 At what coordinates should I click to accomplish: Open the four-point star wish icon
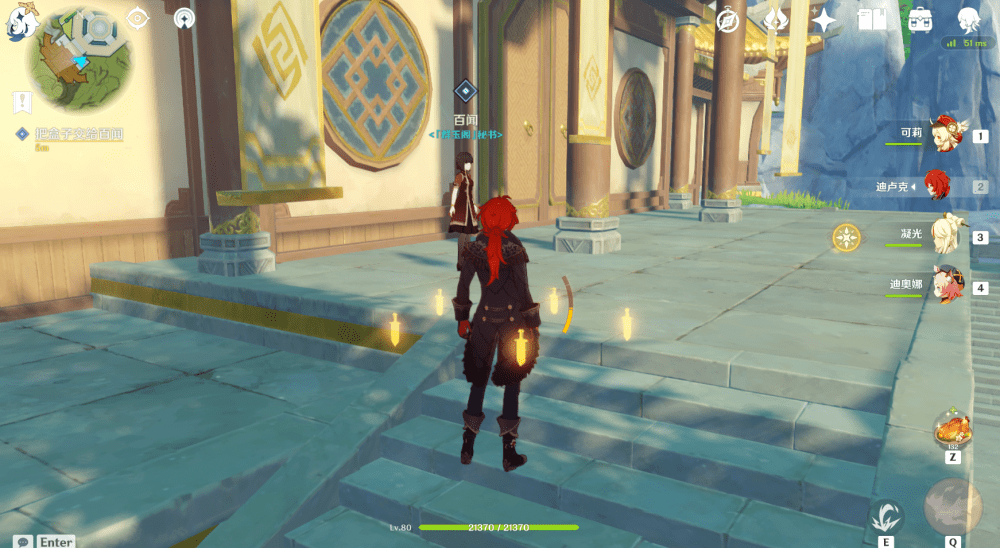(x=824, y=20)
